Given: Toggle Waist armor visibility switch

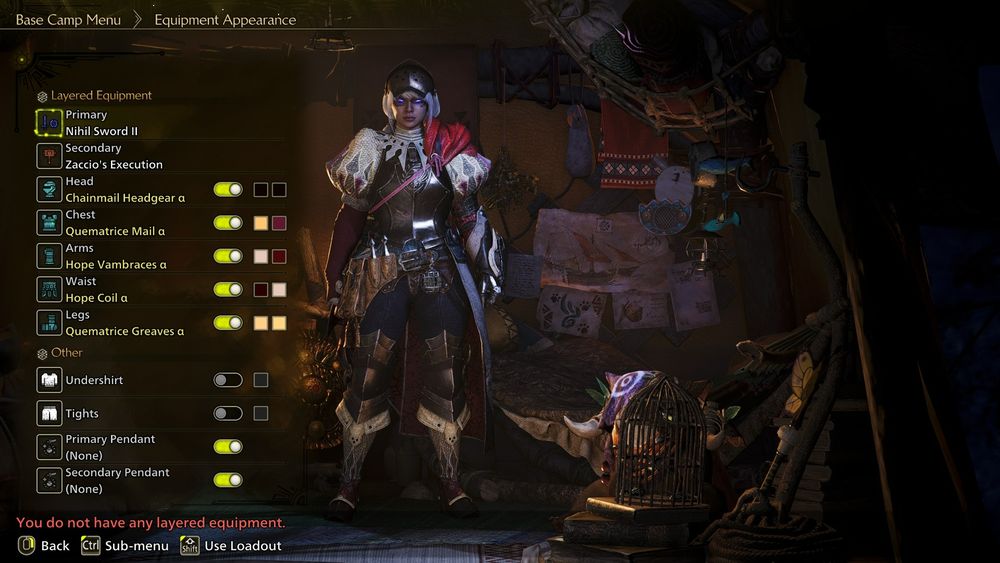Looking at the screenshot, I should pyautogui.click(x=228, y=289).
